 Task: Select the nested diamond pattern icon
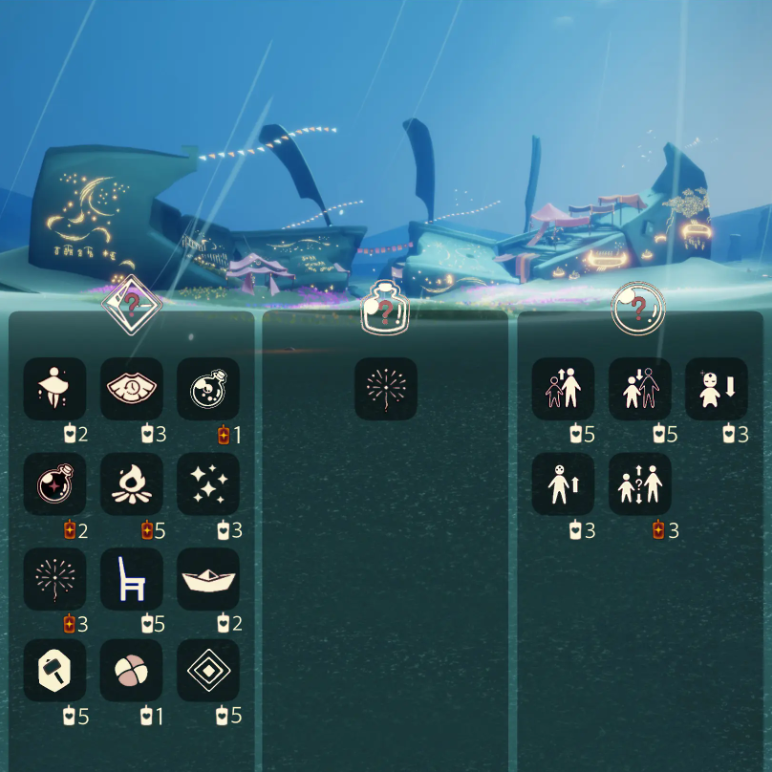(209, 671)
